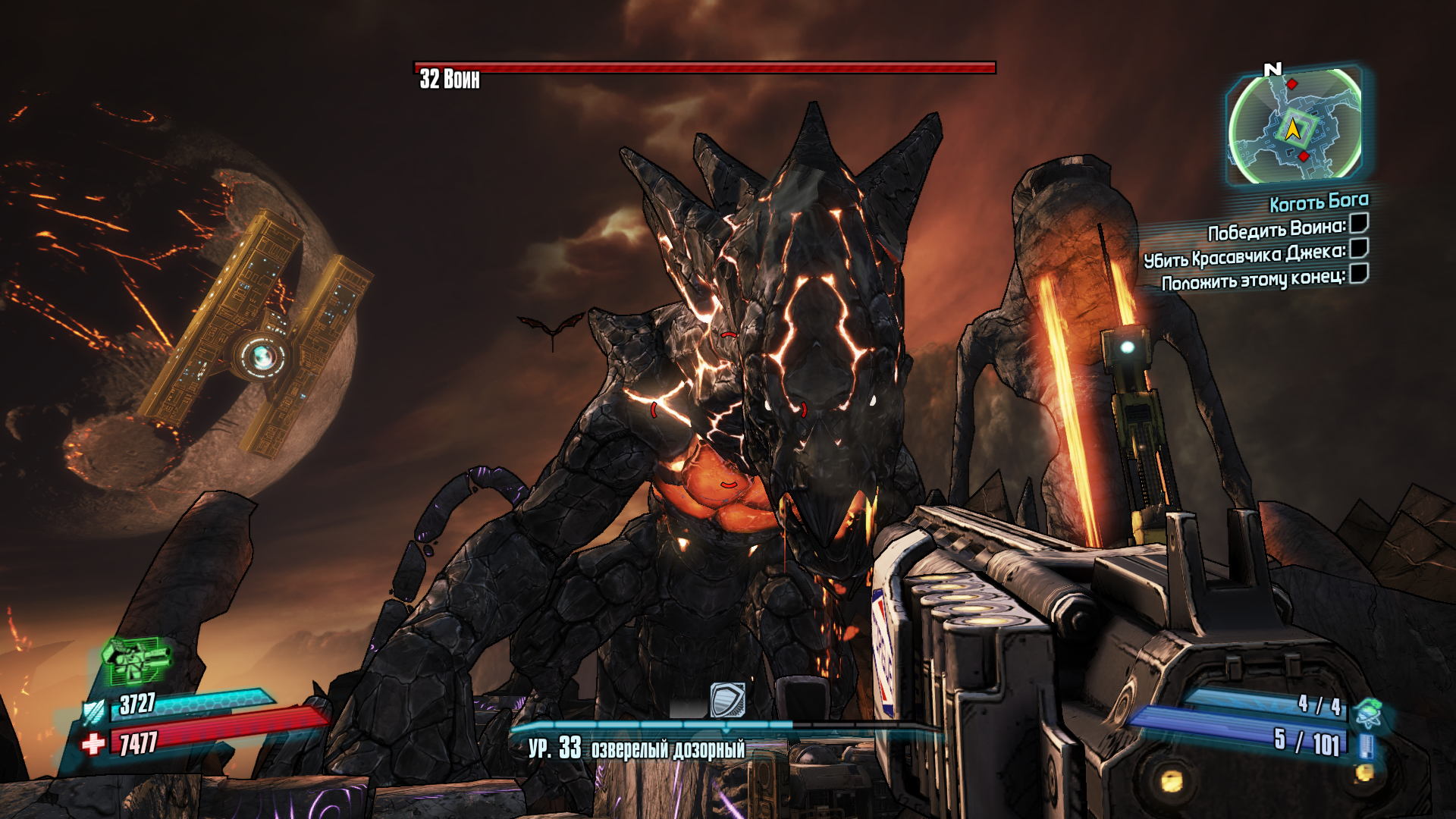Screen dimensions: 1456x819
Task: Click the grenade icon beside grenade count
Action: (1370, 713)
